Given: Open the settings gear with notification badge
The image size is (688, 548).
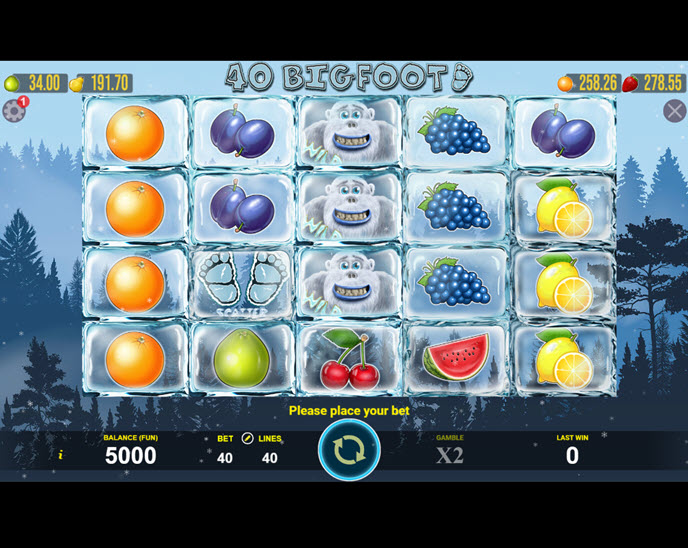Looking at the screenshot, I should click(14, 111).
